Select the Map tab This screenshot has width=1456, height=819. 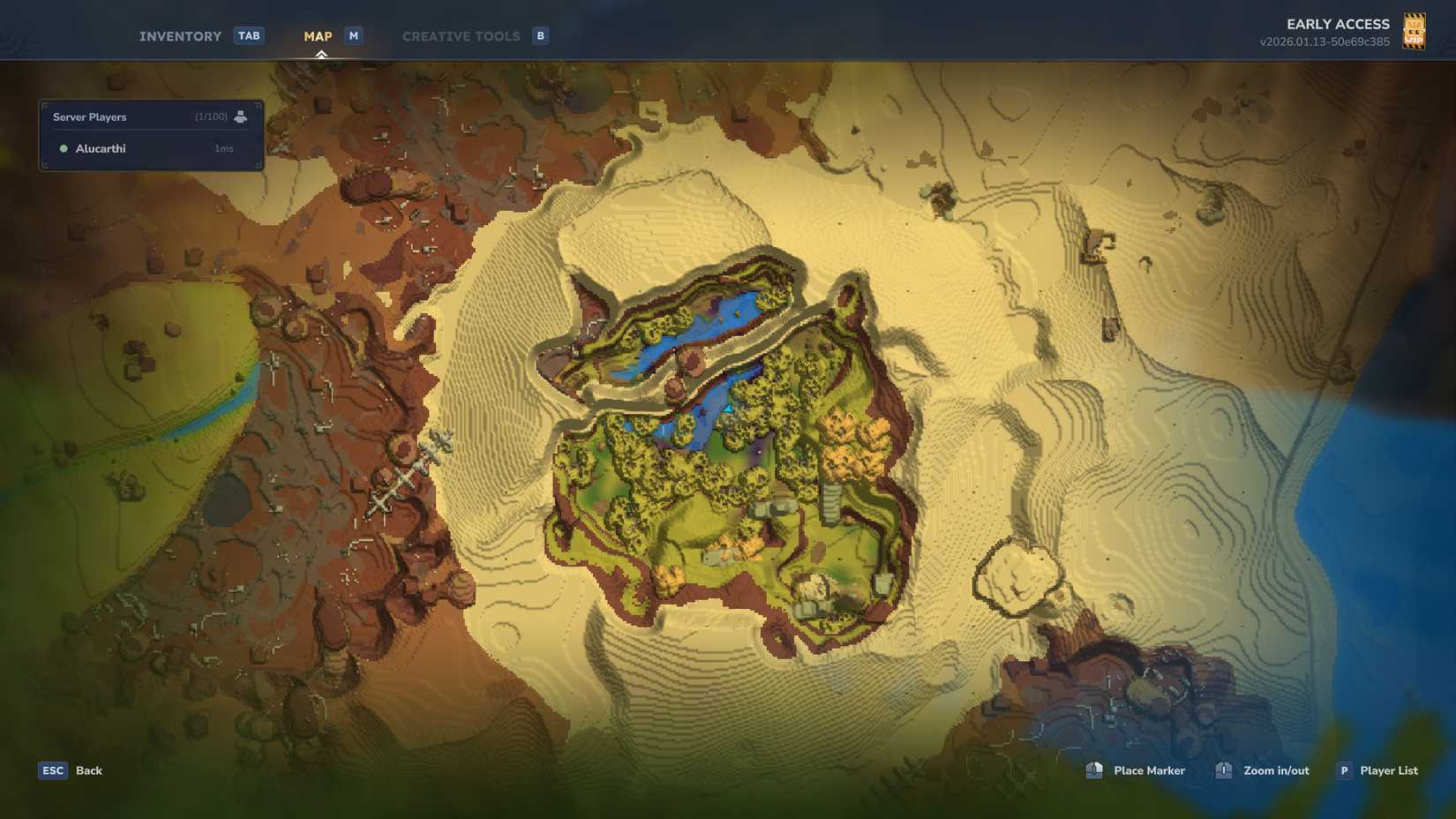(x=317, y=35)
